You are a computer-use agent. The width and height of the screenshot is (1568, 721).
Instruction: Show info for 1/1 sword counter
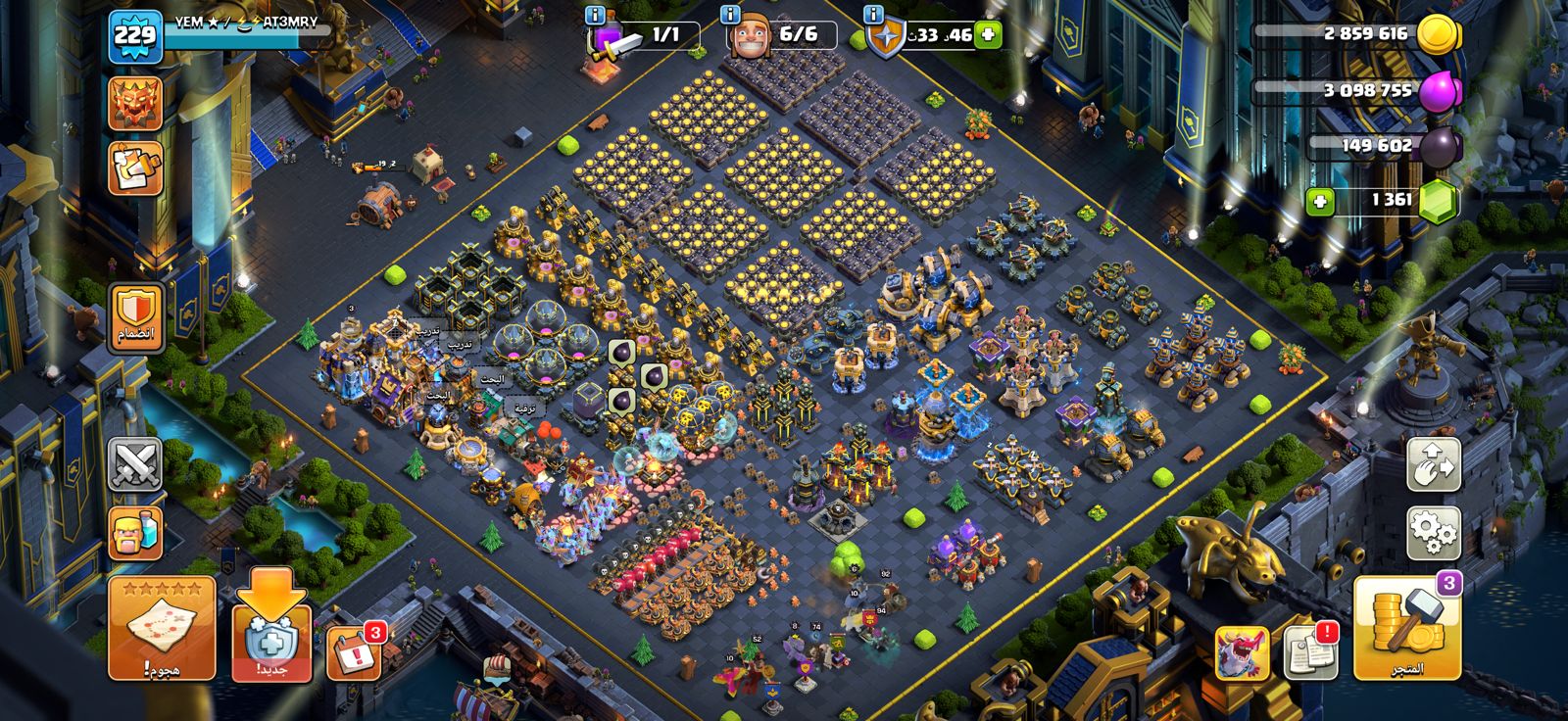pyautogui.click(x=595, y=15)
